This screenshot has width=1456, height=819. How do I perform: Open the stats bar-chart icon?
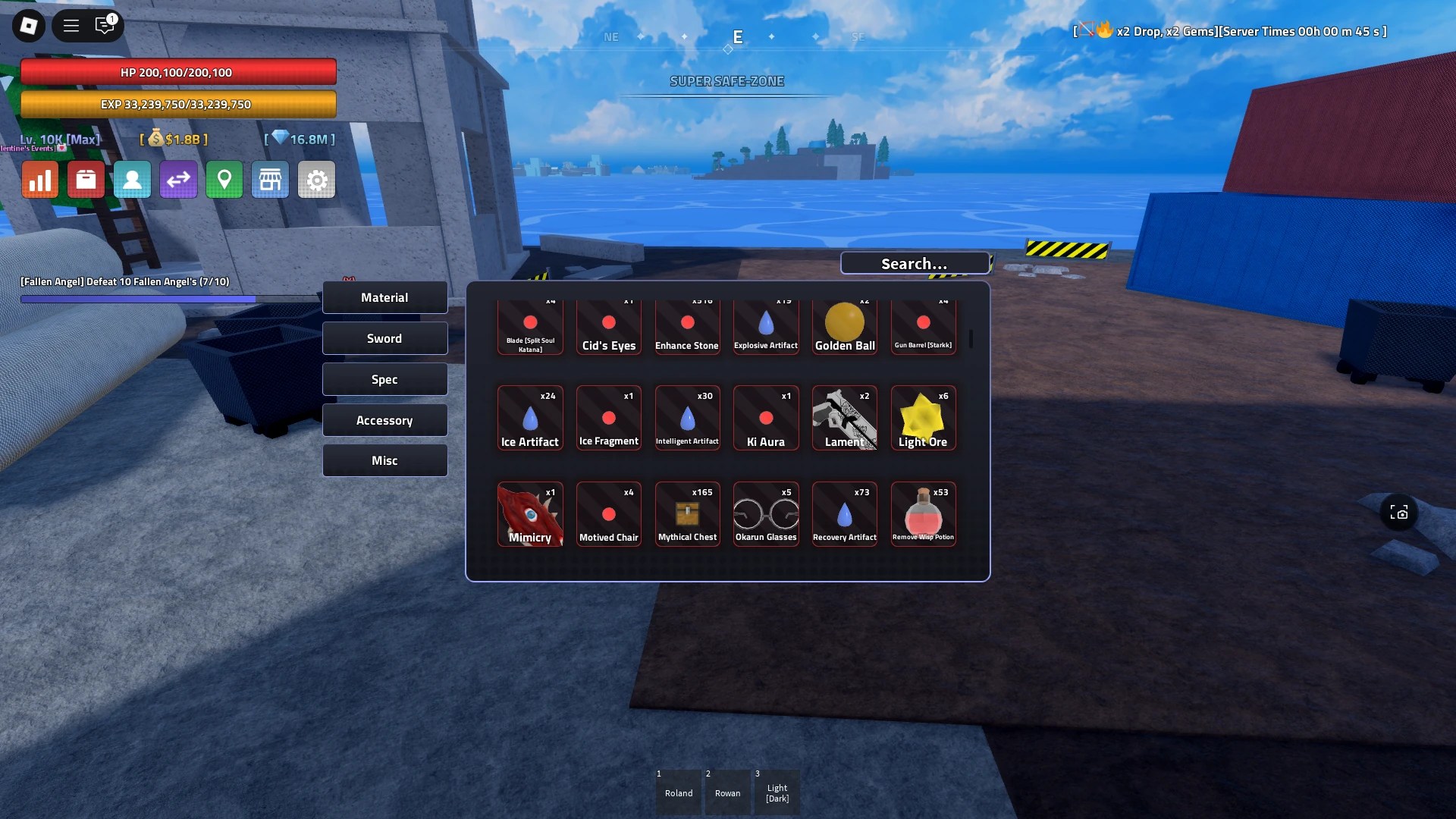[x=40, y=180]
